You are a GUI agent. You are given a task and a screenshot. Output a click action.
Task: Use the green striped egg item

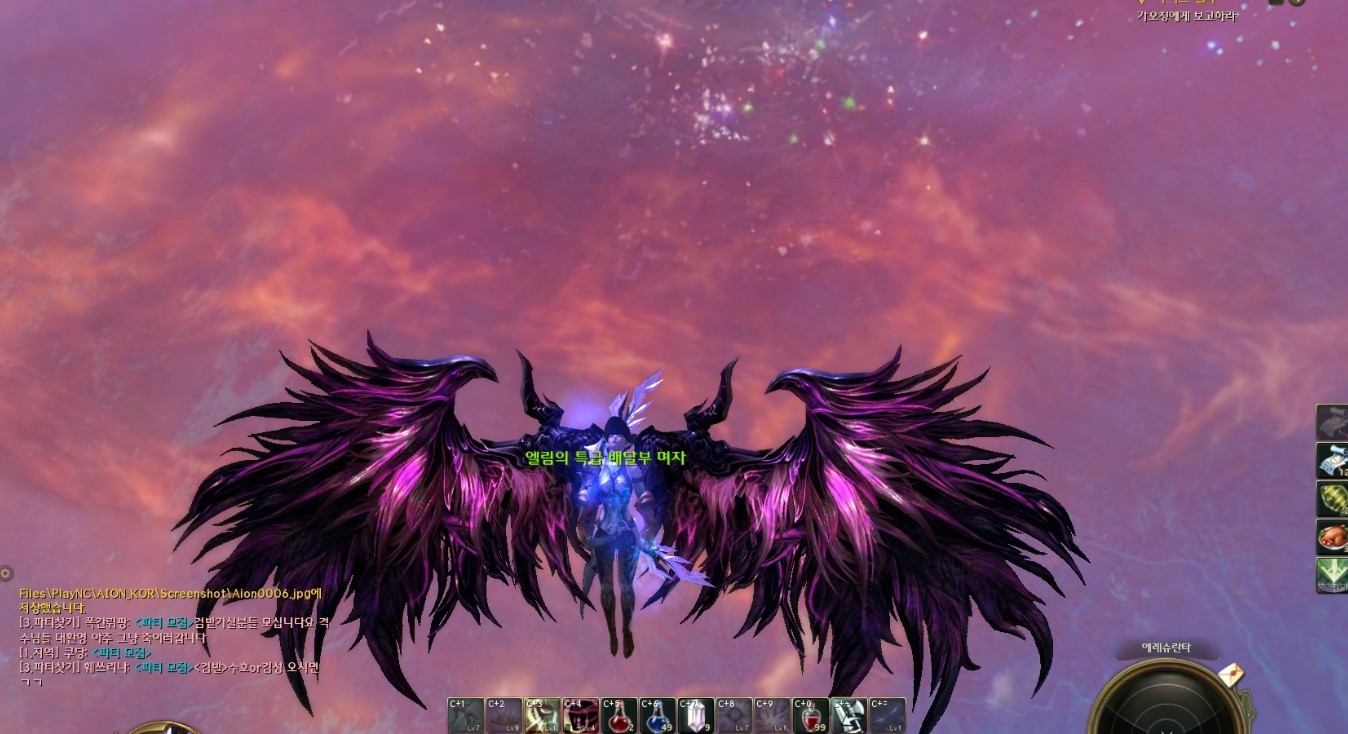pos(1332,499)
